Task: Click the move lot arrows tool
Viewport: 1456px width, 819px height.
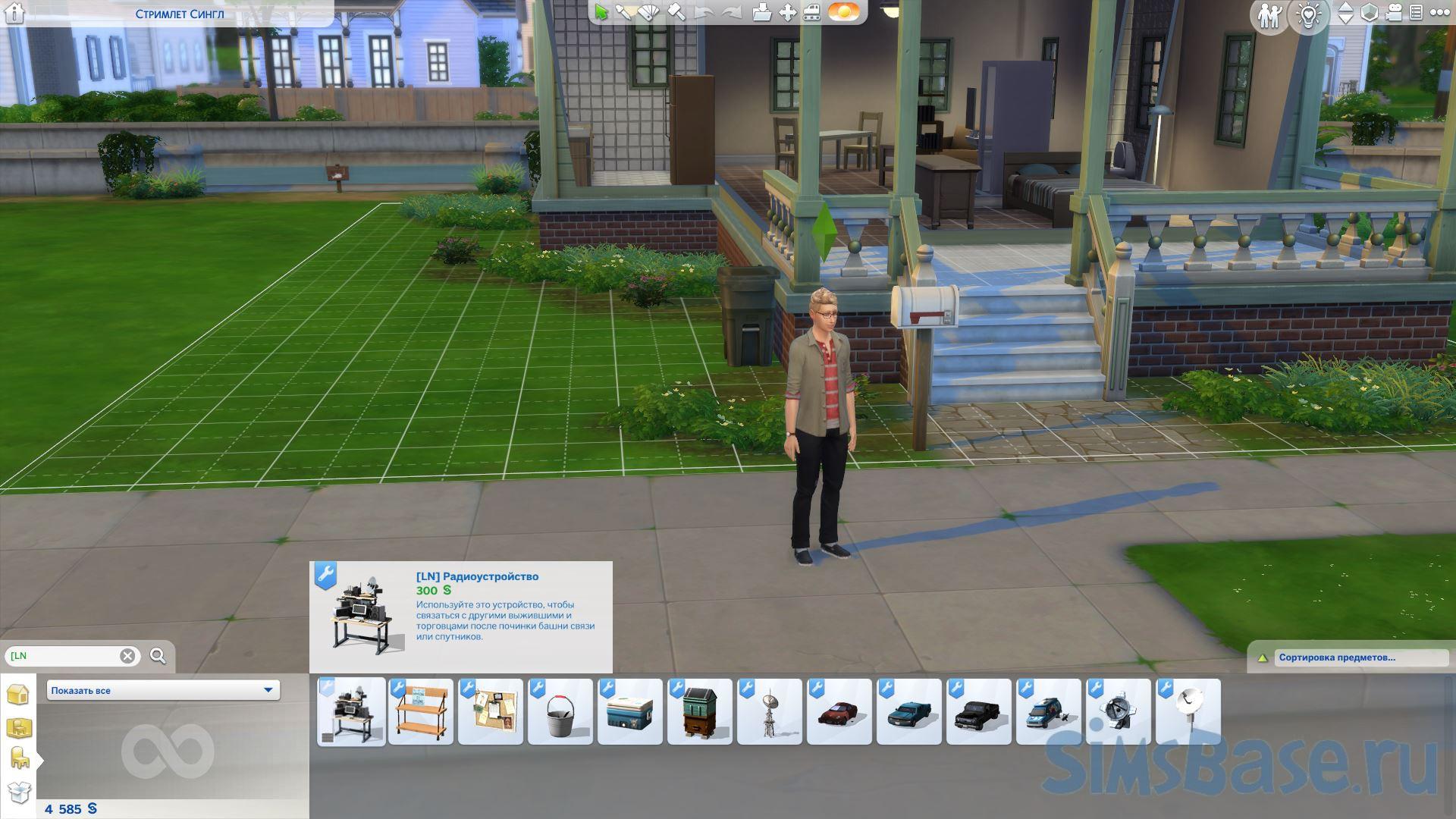Action: point(788,13)
